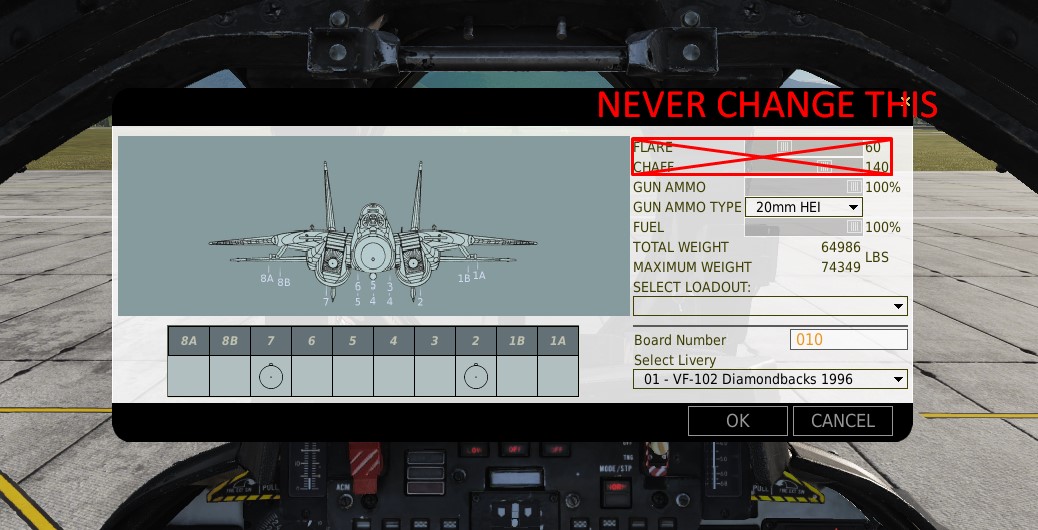Select the loaded pylon 7 slot
Screen dimensions: 1038x530
(x=271, y=377)
